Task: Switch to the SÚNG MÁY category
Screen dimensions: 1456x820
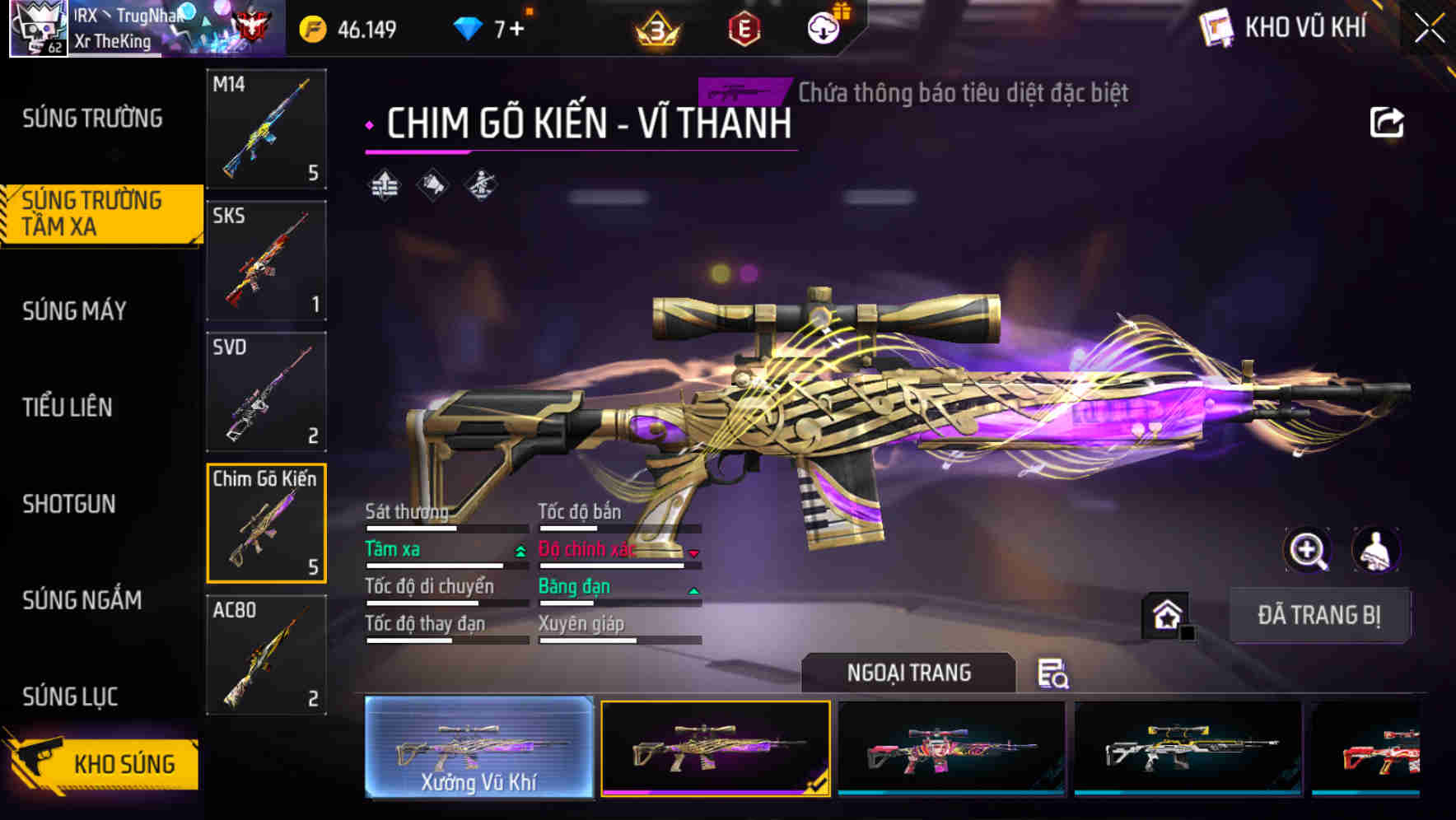Action: coord(74,310)
